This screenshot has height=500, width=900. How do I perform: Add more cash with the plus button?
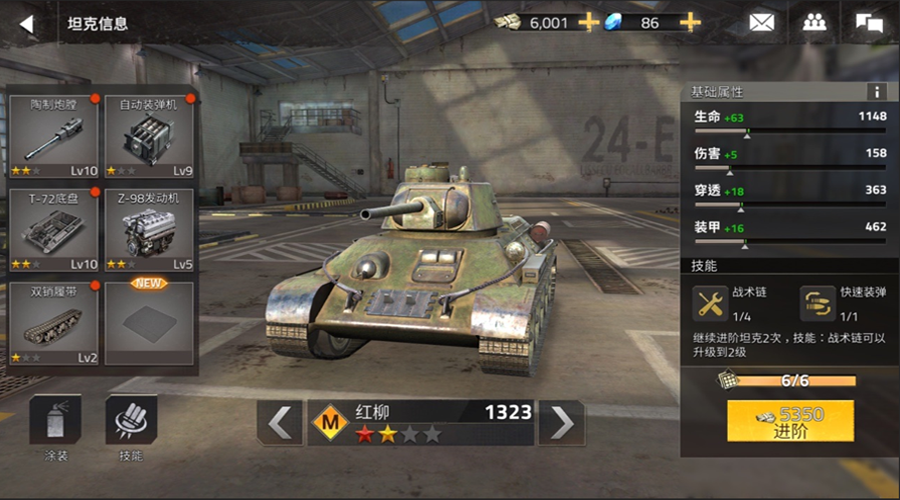pyautogui.click(x=589, y=22)
